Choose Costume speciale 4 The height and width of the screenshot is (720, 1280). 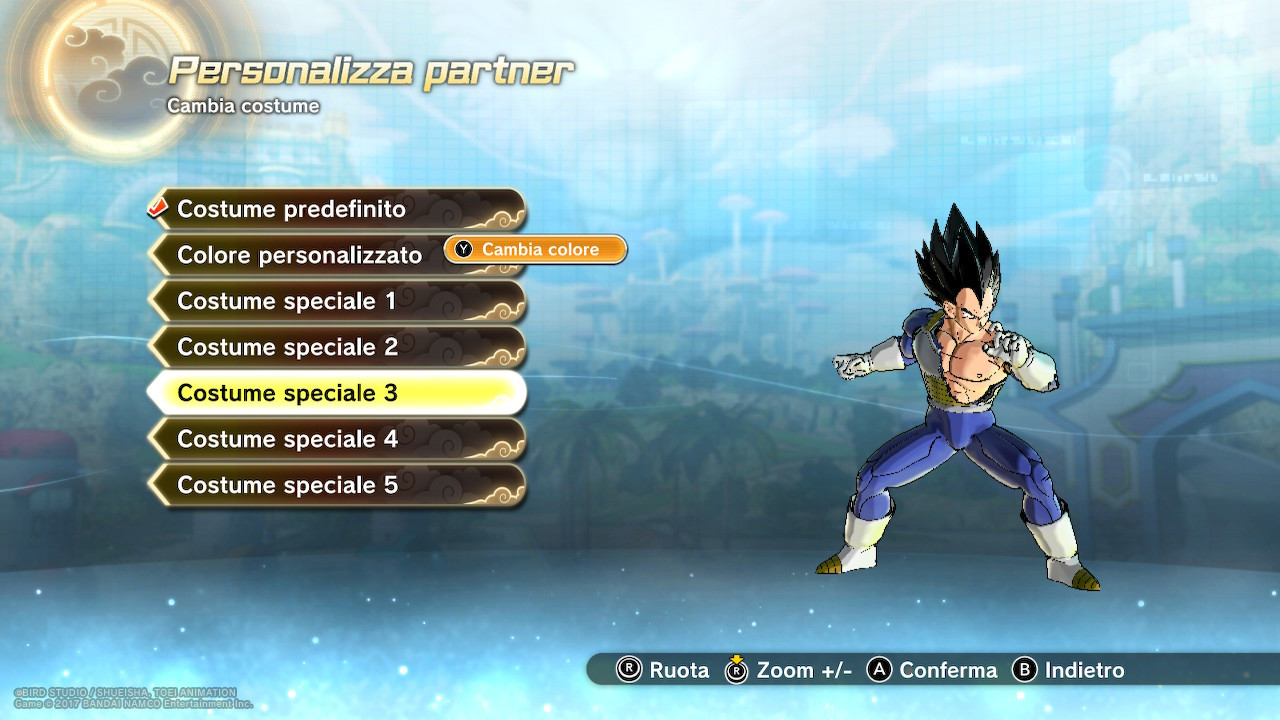click(x=288, y=439)
